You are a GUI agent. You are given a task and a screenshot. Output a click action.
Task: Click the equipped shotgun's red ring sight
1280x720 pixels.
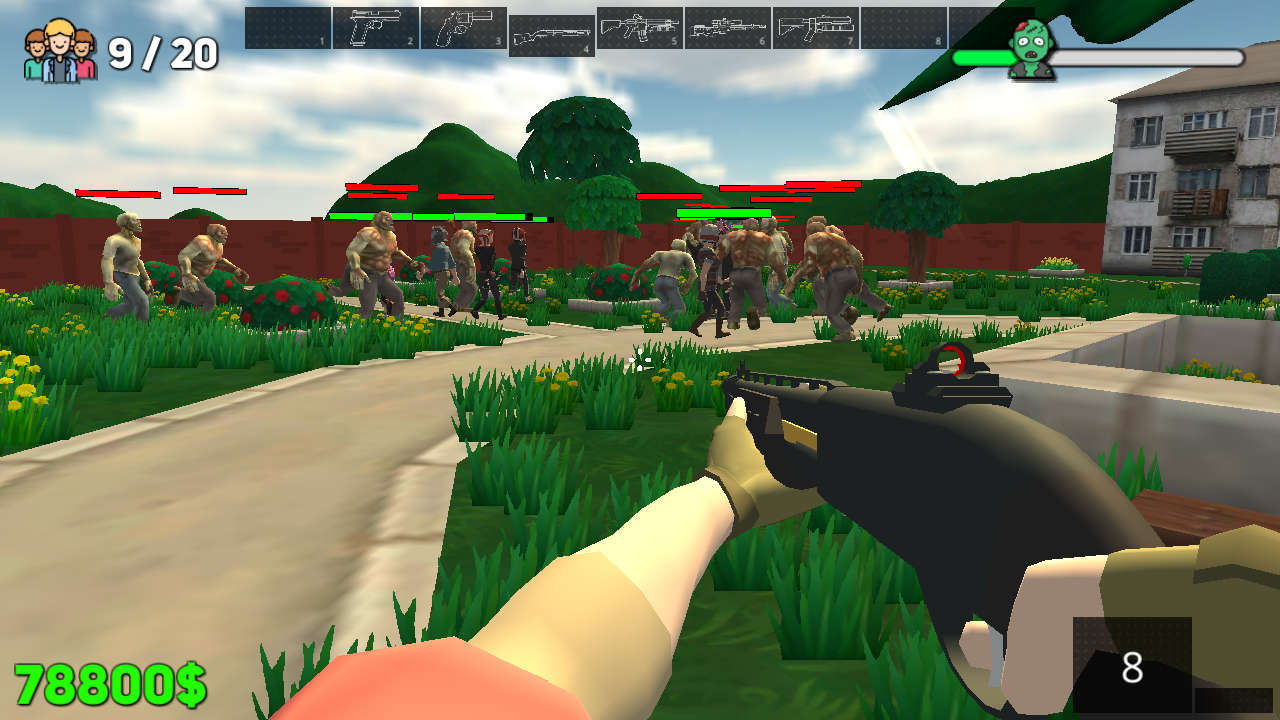948,359
